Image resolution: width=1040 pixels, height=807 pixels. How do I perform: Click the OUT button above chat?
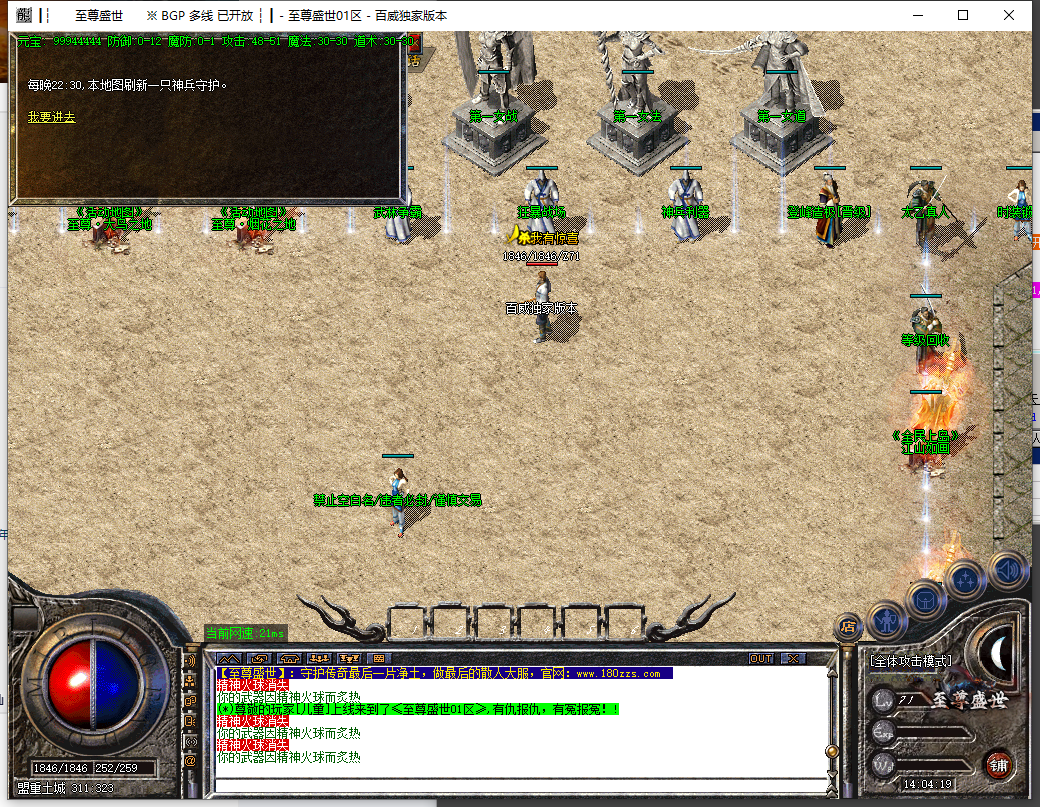pyautogui.click(x=761, y=658)
